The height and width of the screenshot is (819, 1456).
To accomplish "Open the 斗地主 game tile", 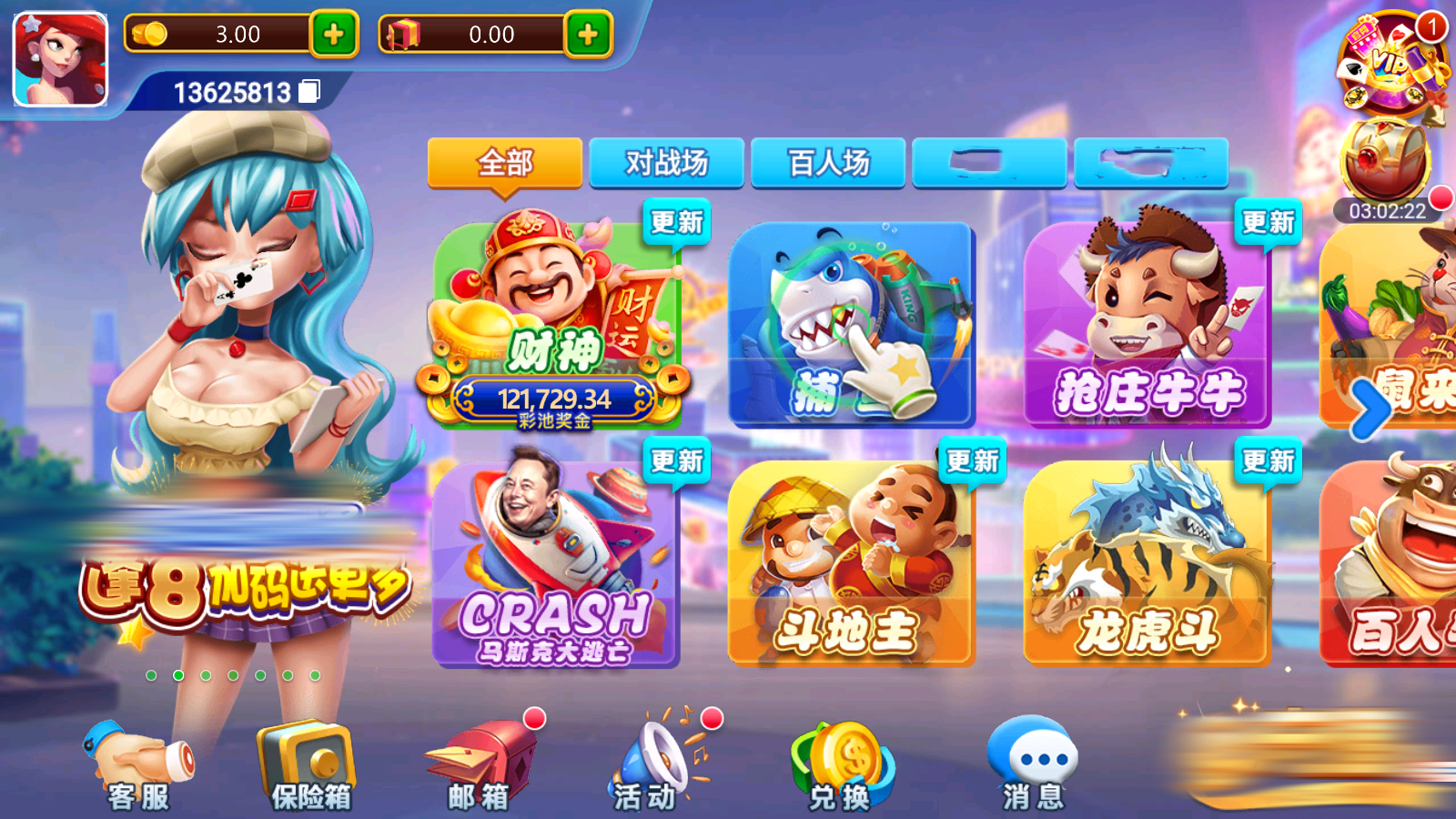I will 851,560.
